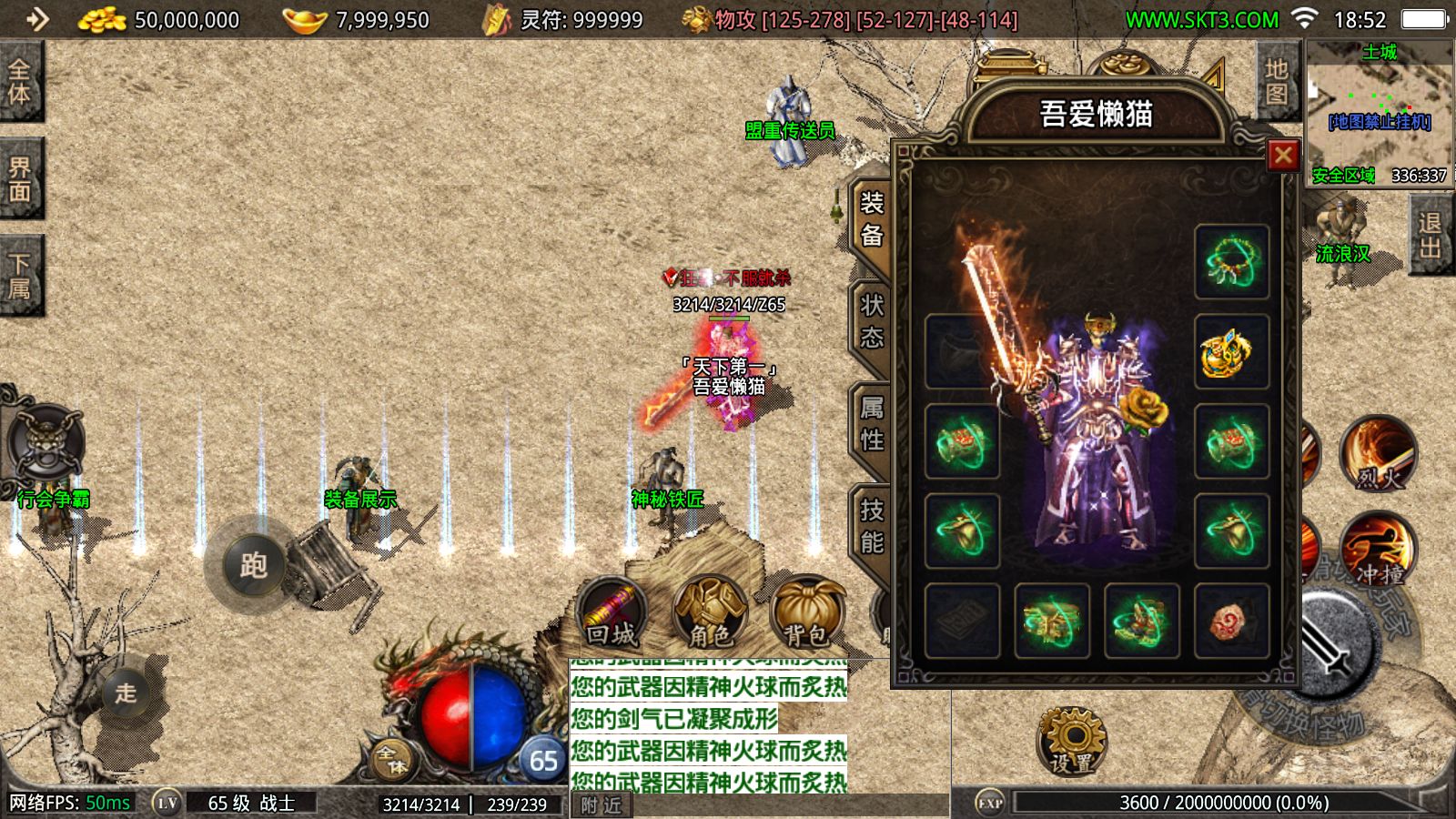Viewport: 1456px width, 819px height.
Task: Select the 界面 interface side button
Action: click(x=20, y=179)
